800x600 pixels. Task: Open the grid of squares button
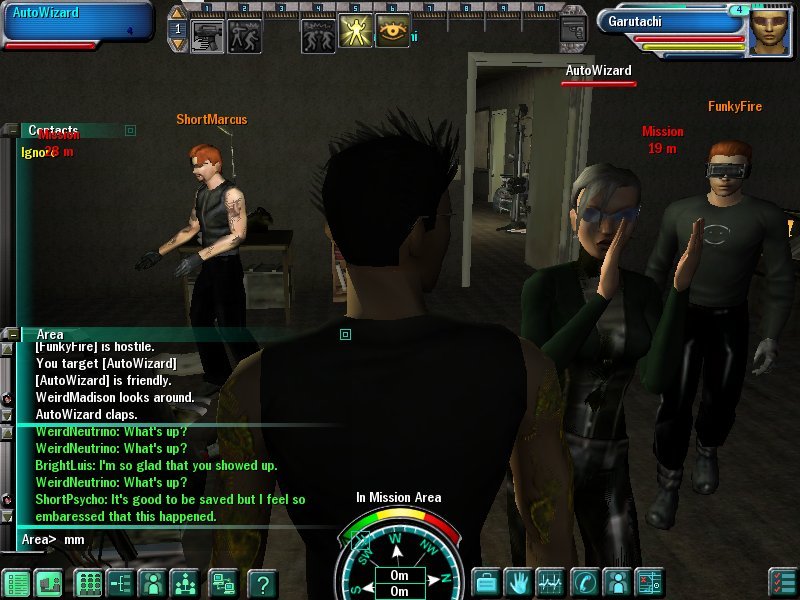tap(88, 582)
